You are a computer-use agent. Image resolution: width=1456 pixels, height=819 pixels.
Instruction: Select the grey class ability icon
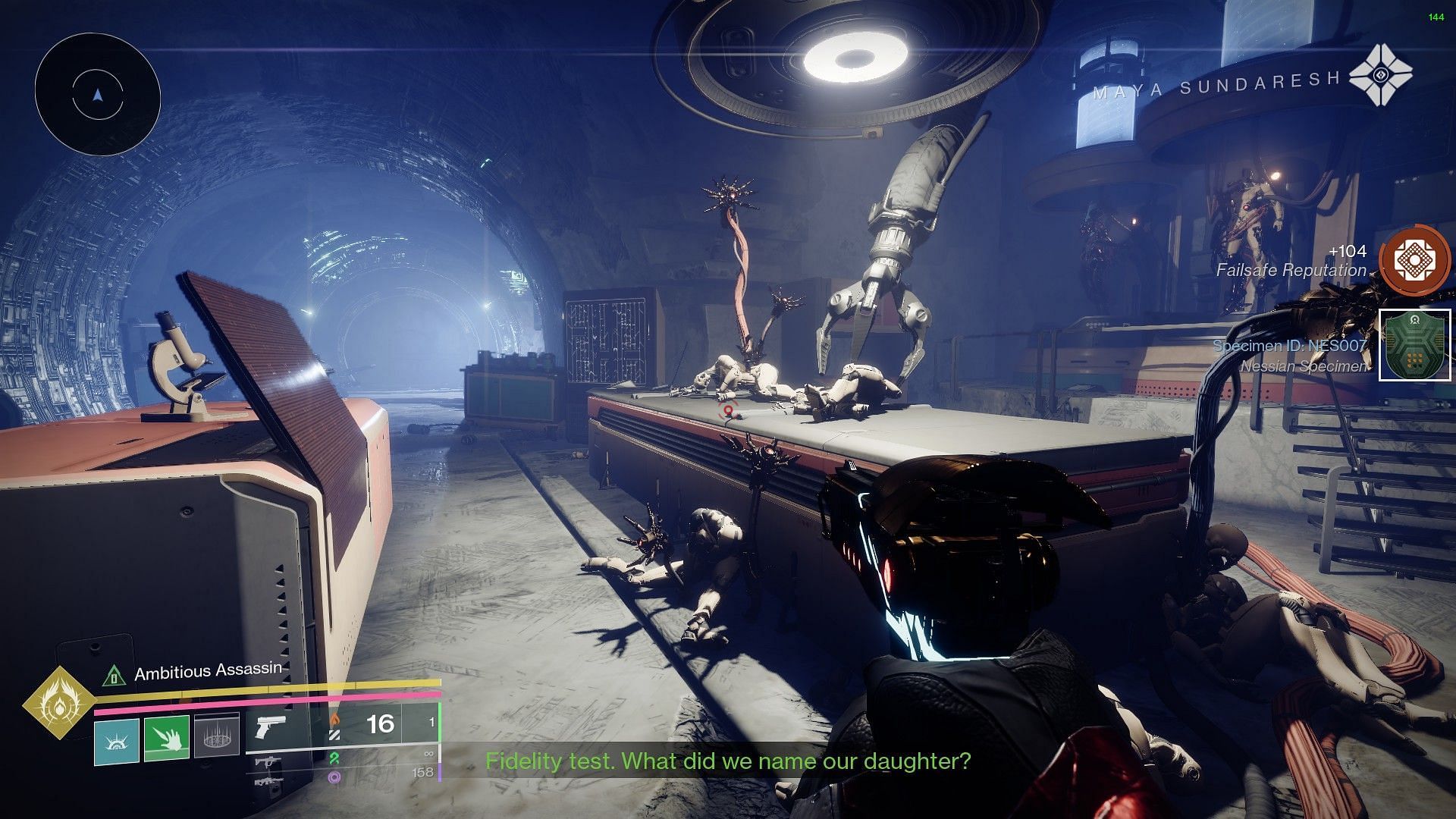point(217,736)
